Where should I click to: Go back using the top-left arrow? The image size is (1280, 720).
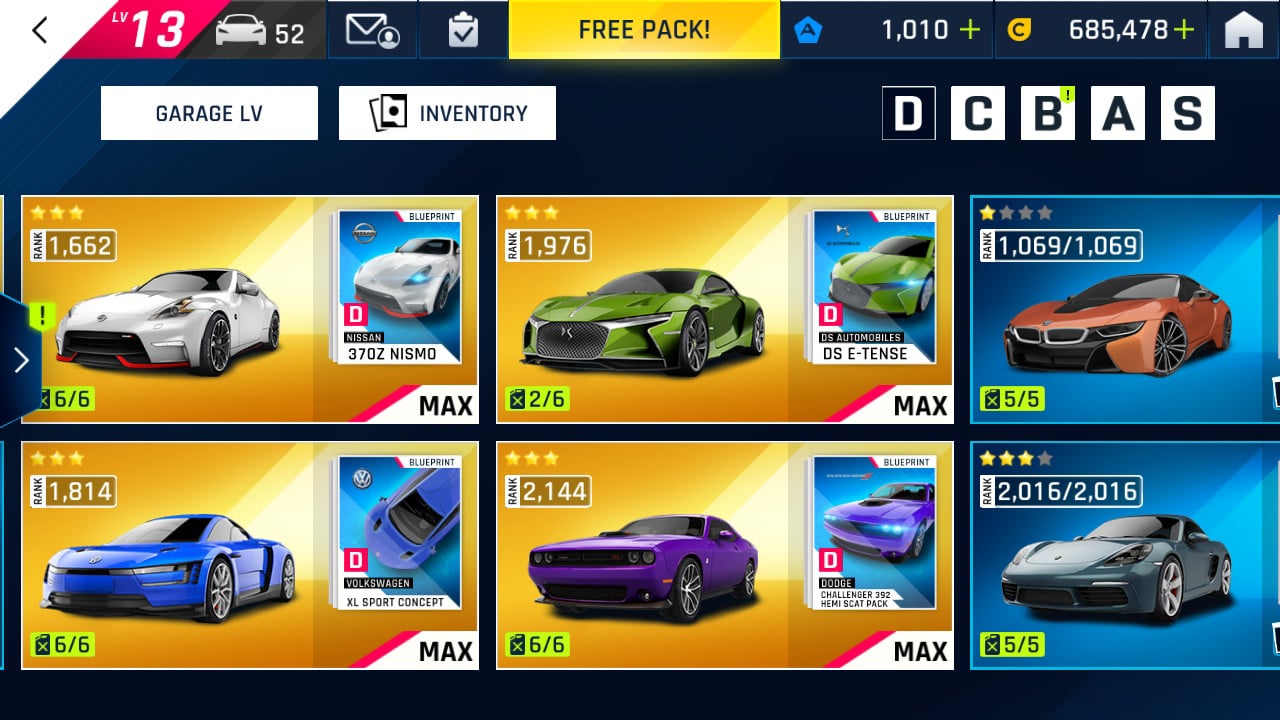pos(40,31)
